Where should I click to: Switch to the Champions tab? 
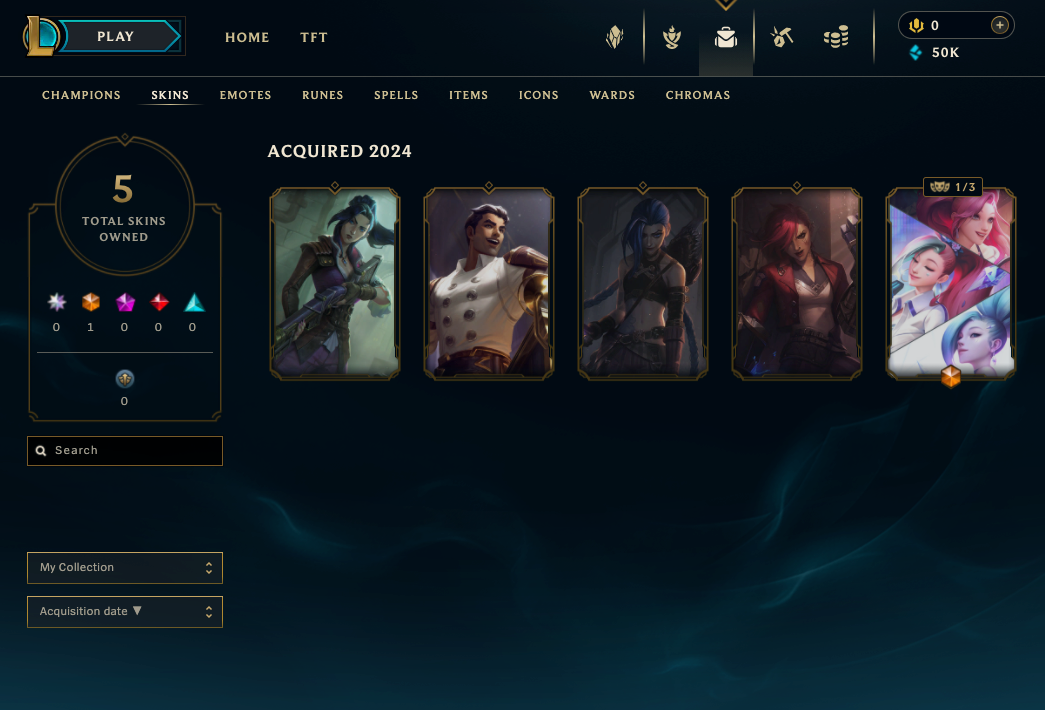click(81, 95)
